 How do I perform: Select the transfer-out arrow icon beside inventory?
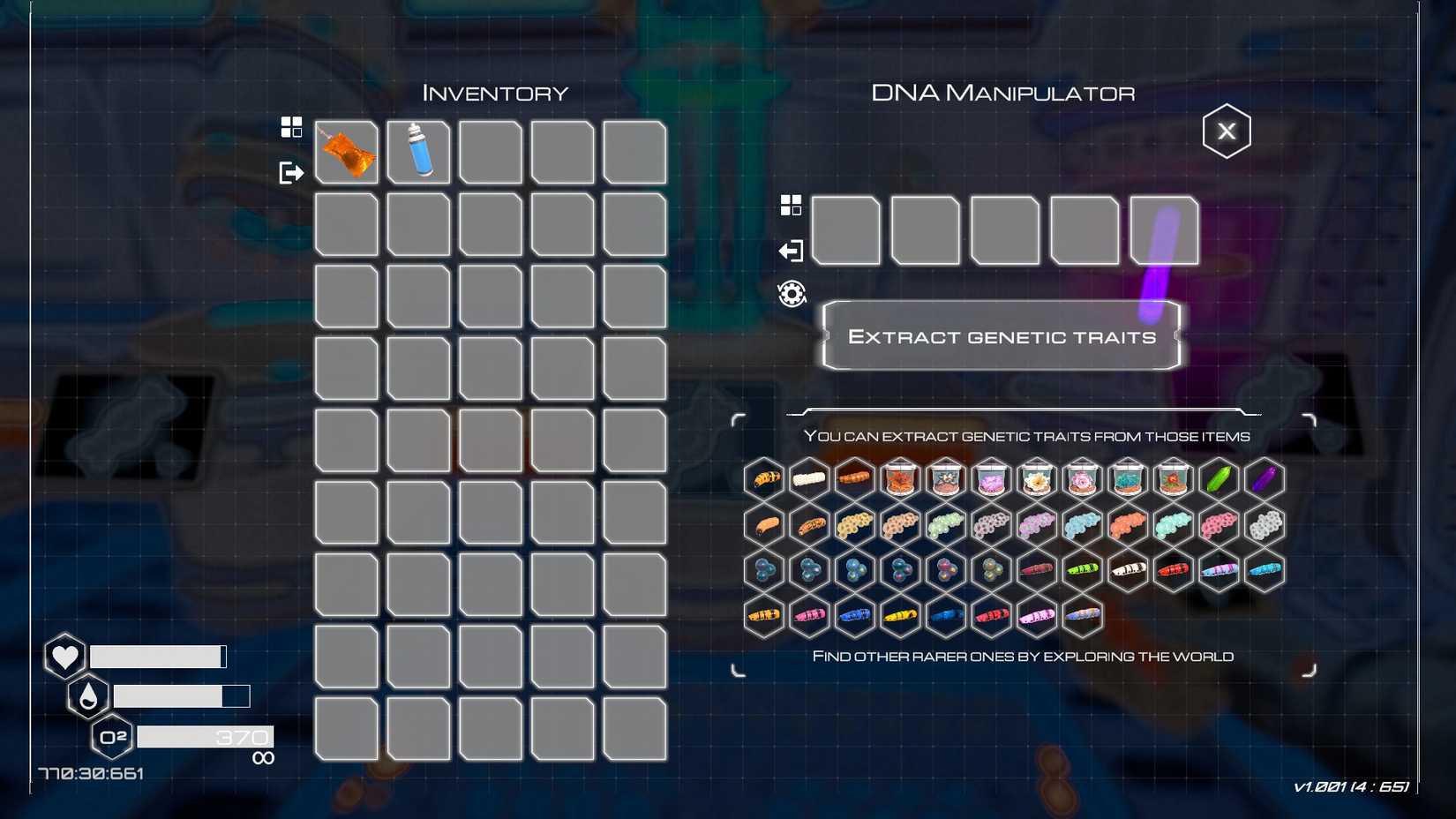pyautogui.click(x=292, y=172)
